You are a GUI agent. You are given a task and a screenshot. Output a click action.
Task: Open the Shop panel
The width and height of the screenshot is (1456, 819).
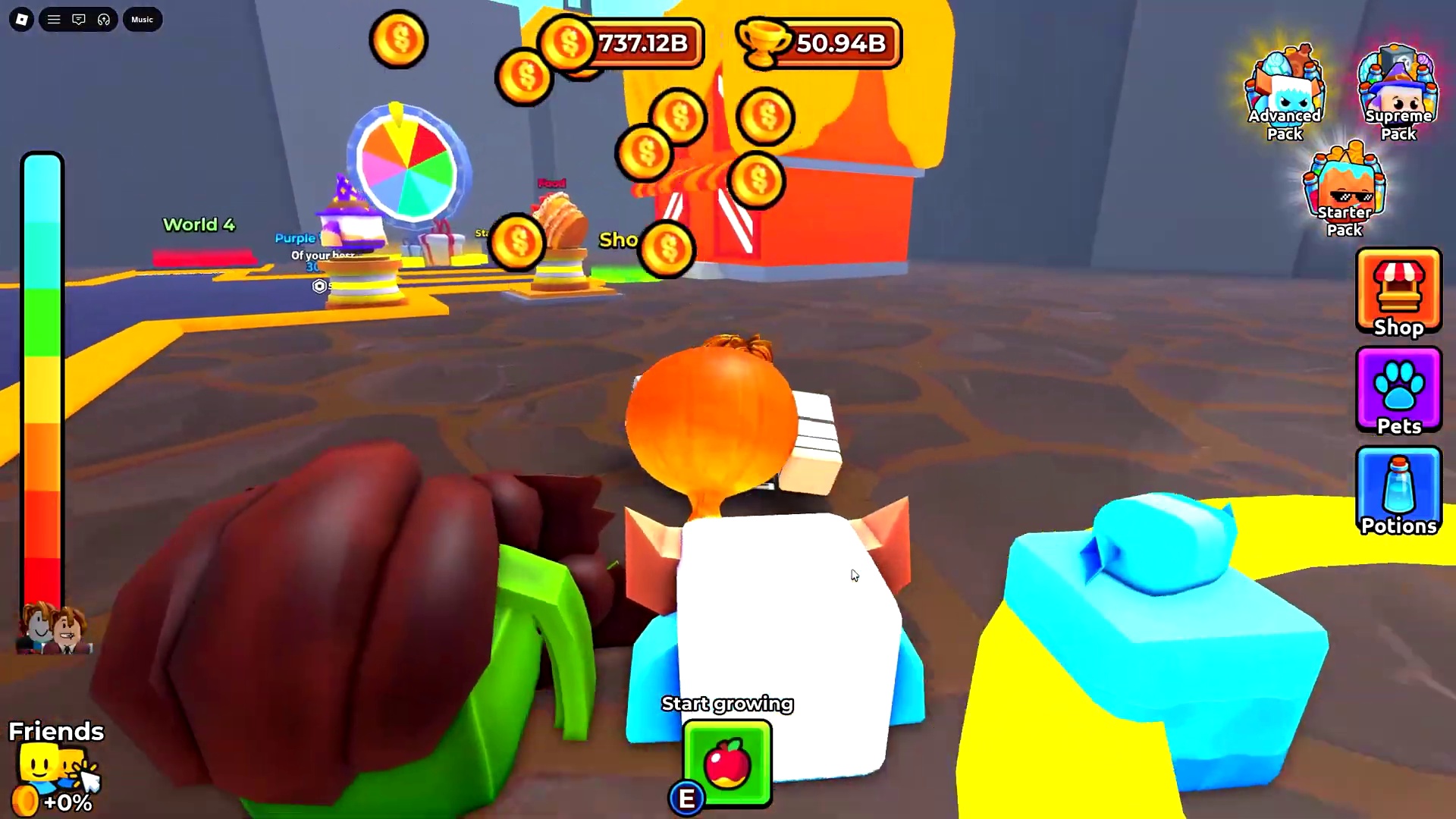[x=1398, y=292]
